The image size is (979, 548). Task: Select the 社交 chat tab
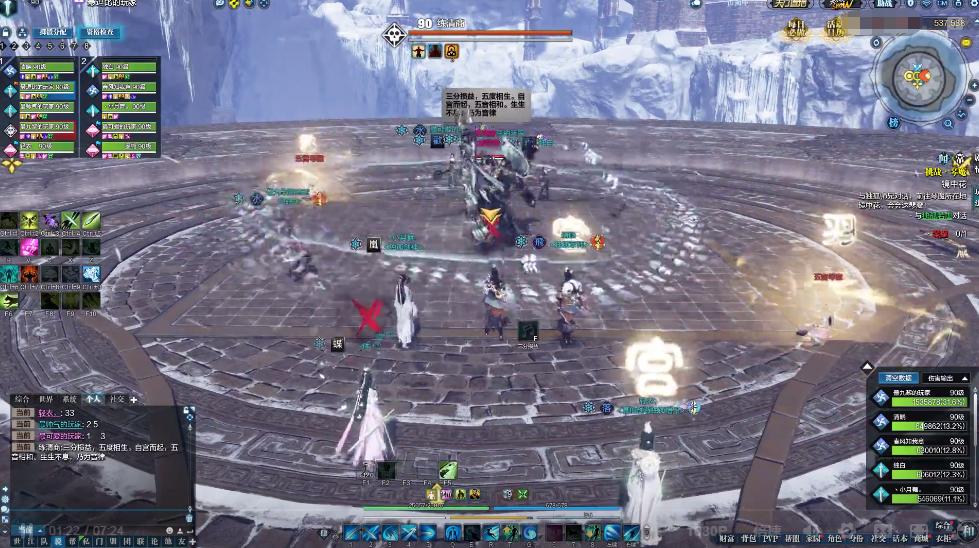[117, 399]
